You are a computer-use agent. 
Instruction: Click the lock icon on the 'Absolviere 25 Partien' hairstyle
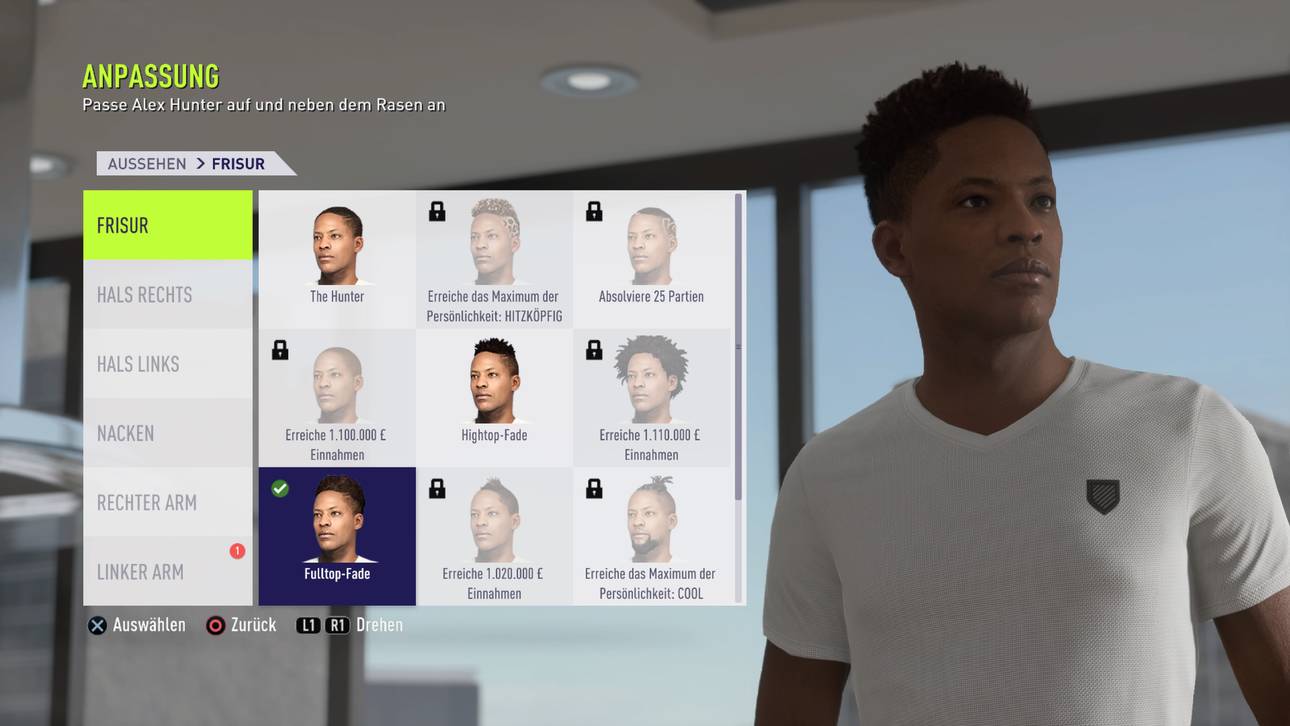pyautogui.click(x=594, y=211)
